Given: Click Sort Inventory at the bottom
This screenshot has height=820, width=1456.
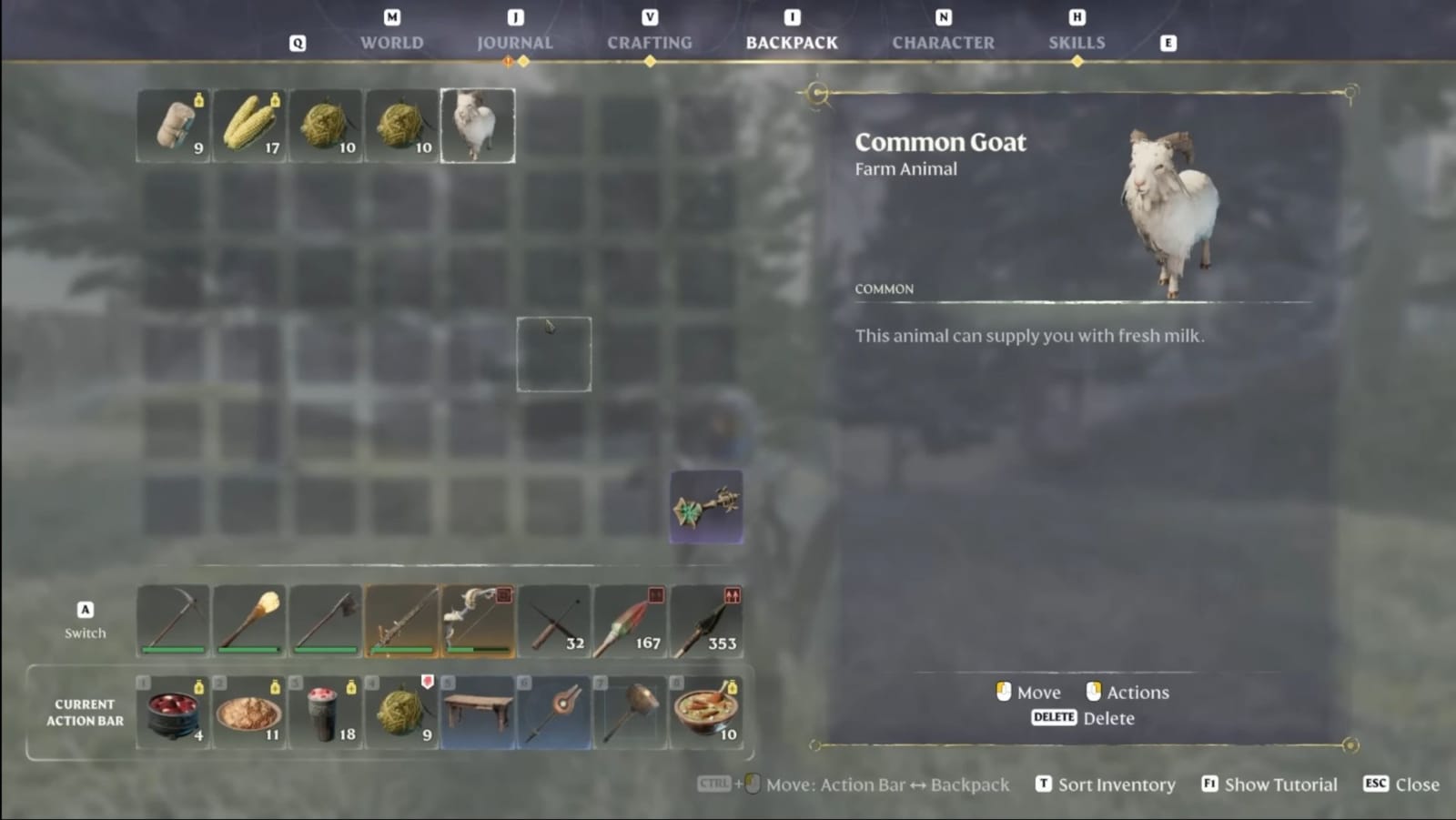Looking at the screenshot, I should [1114, 784].
